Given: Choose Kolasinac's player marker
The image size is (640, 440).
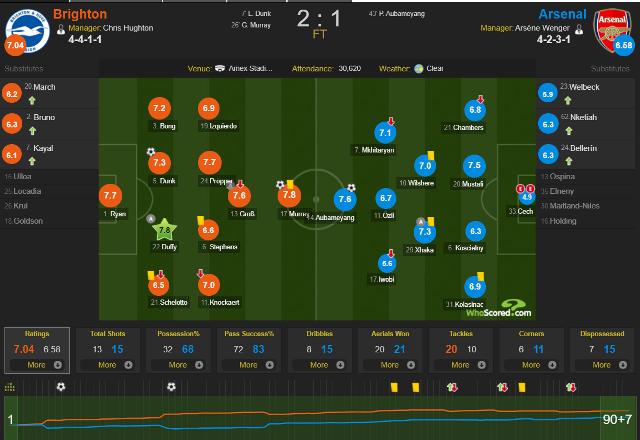Looking at the screenshot, I should [x=475, y=287].
